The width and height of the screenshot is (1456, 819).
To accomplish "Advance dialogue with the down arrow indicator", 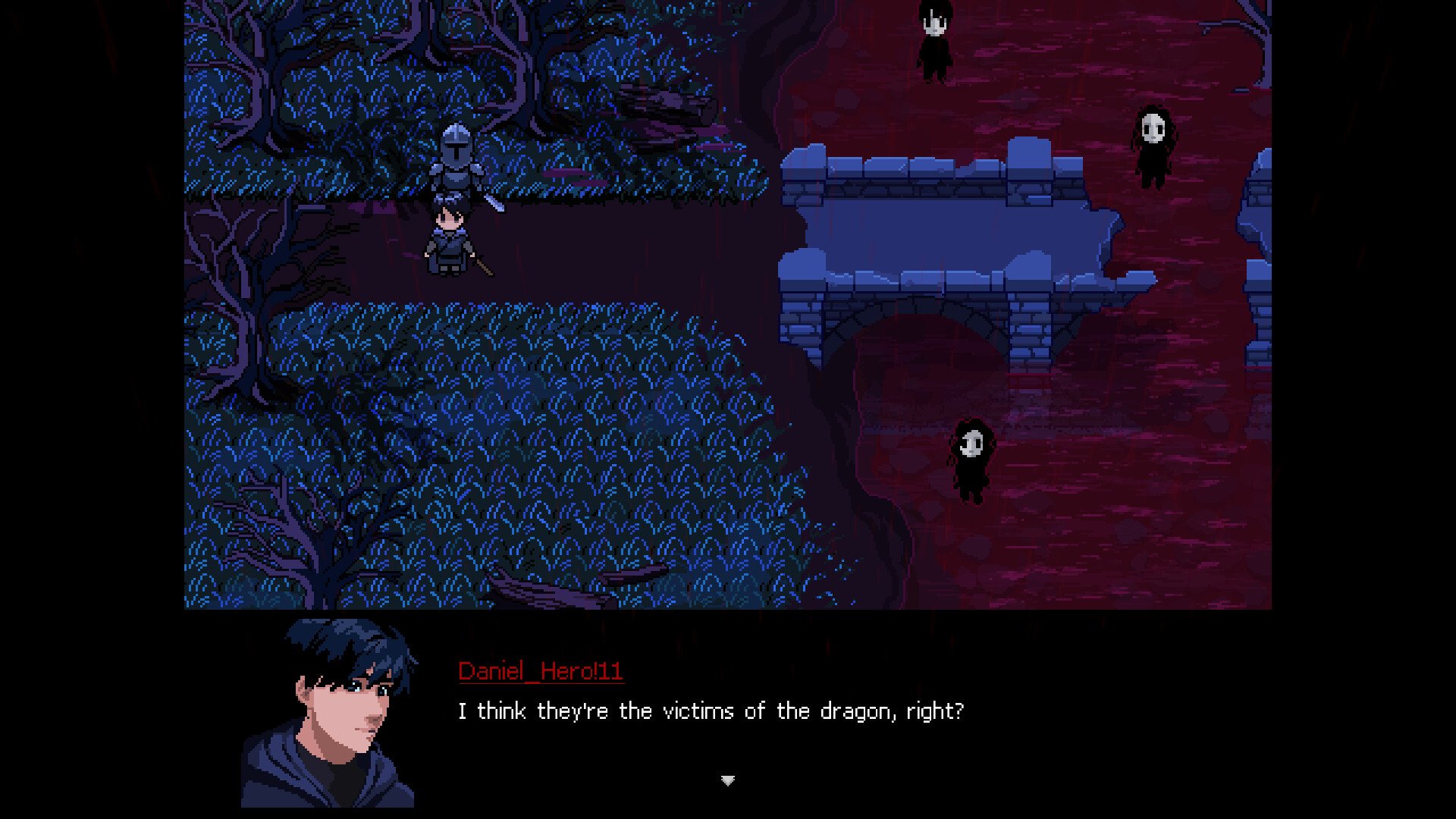I will tap(727, 780).
